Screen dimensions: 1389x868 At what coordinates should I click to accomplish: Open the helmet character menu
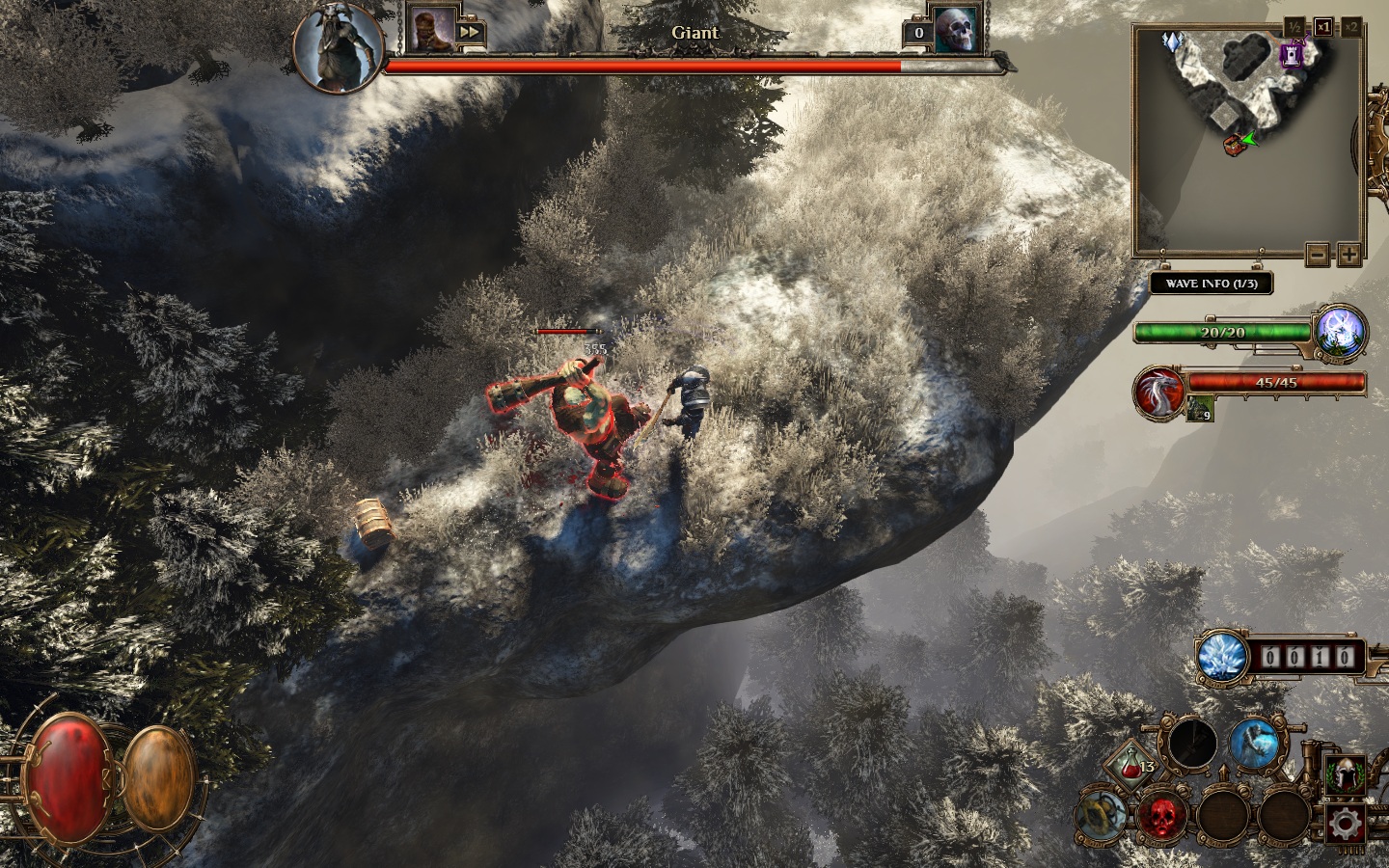(1344, 773)
